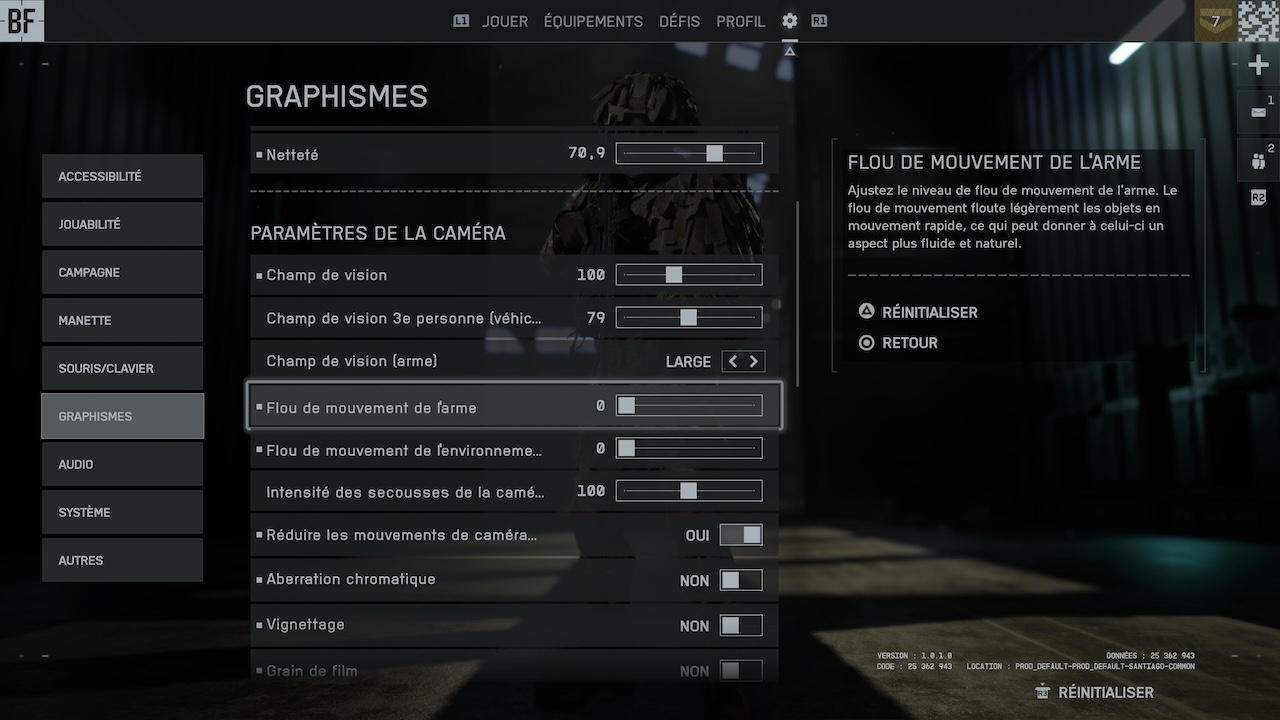Turn on the Vignettage toggle
This screenshot has height=720, width=1280.
[741, 626]
